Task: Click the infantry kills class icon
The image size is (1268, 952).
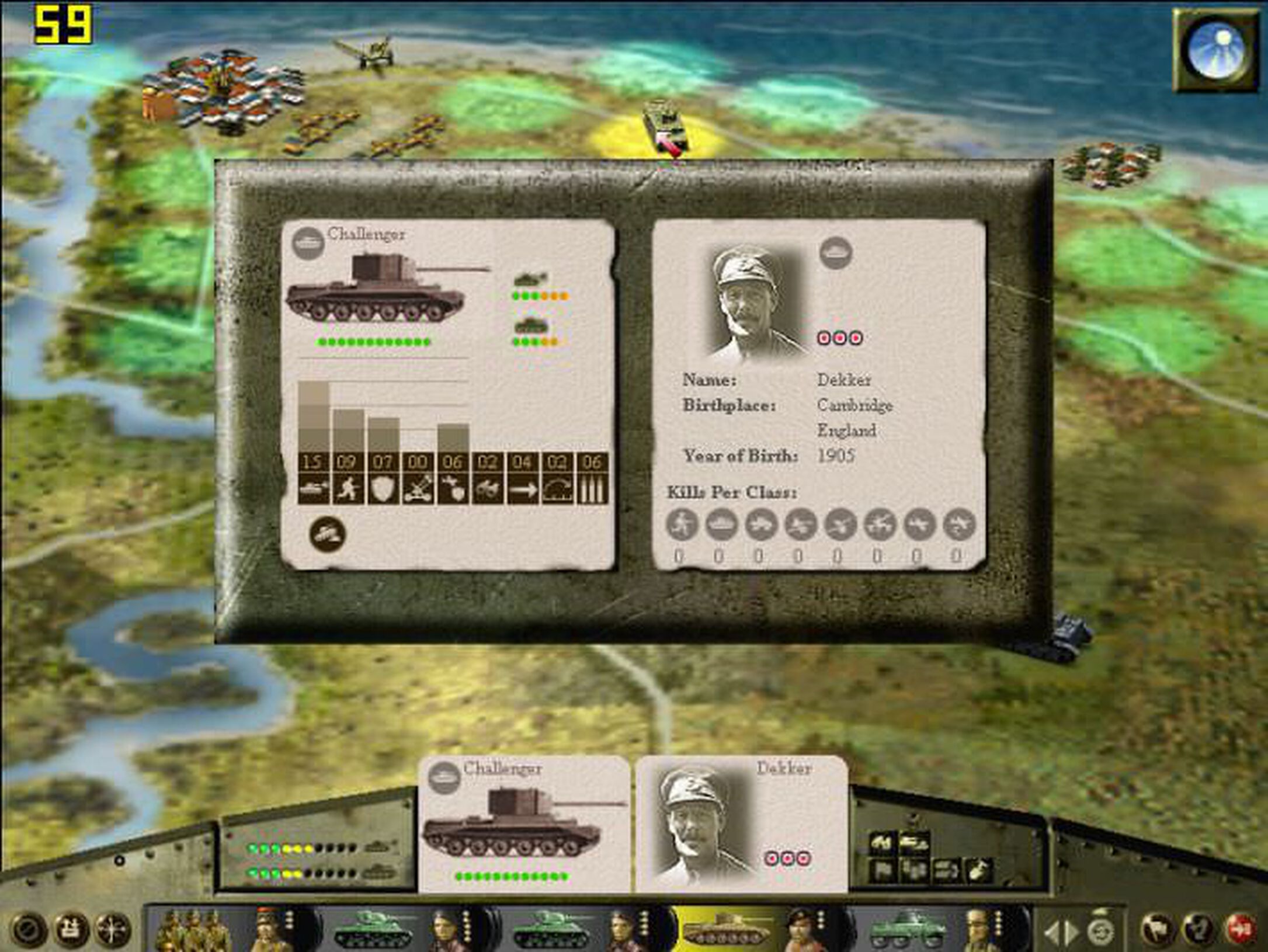Action: click(x=682, y=523)
